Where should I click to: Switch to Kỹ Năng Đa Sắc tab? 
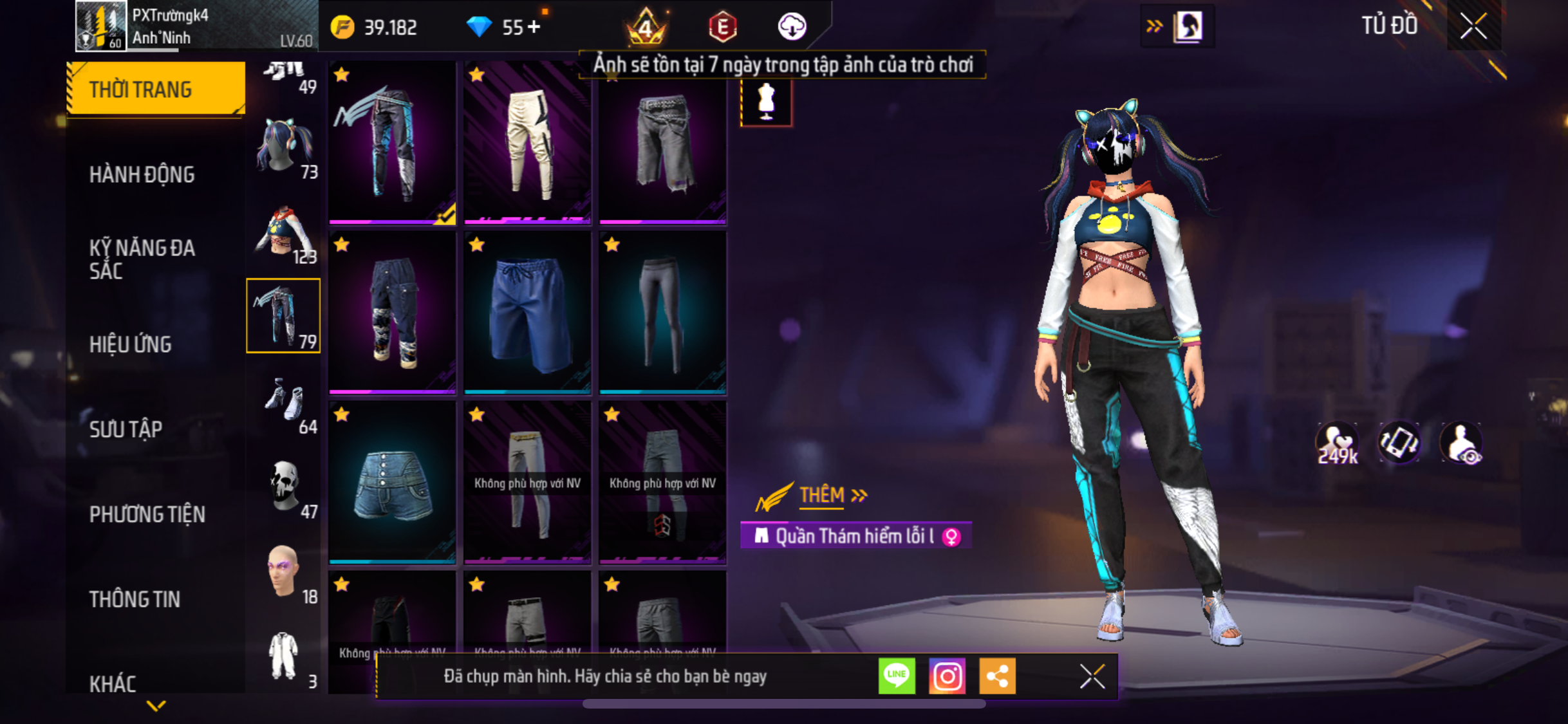point(142,259)
